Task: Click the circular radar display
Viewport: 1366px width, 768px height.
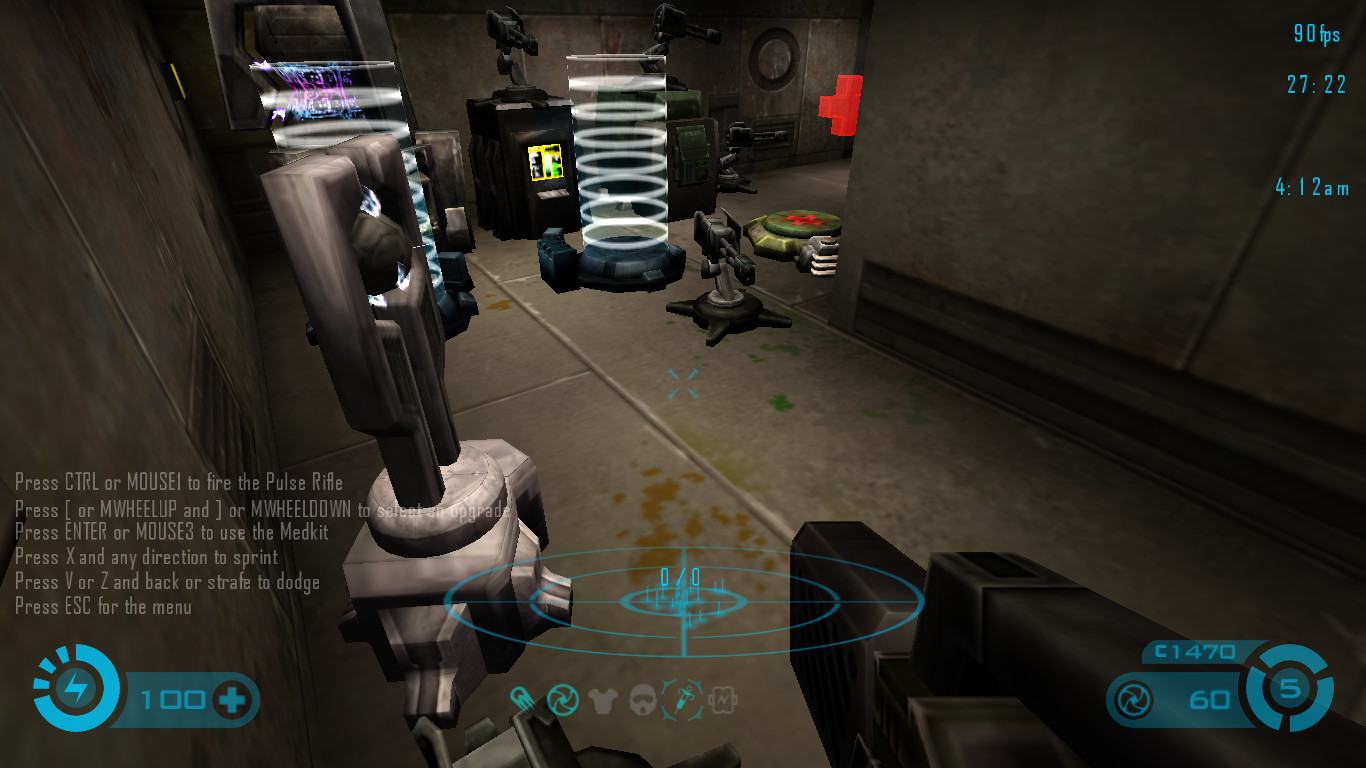Action: pos(683,600)
